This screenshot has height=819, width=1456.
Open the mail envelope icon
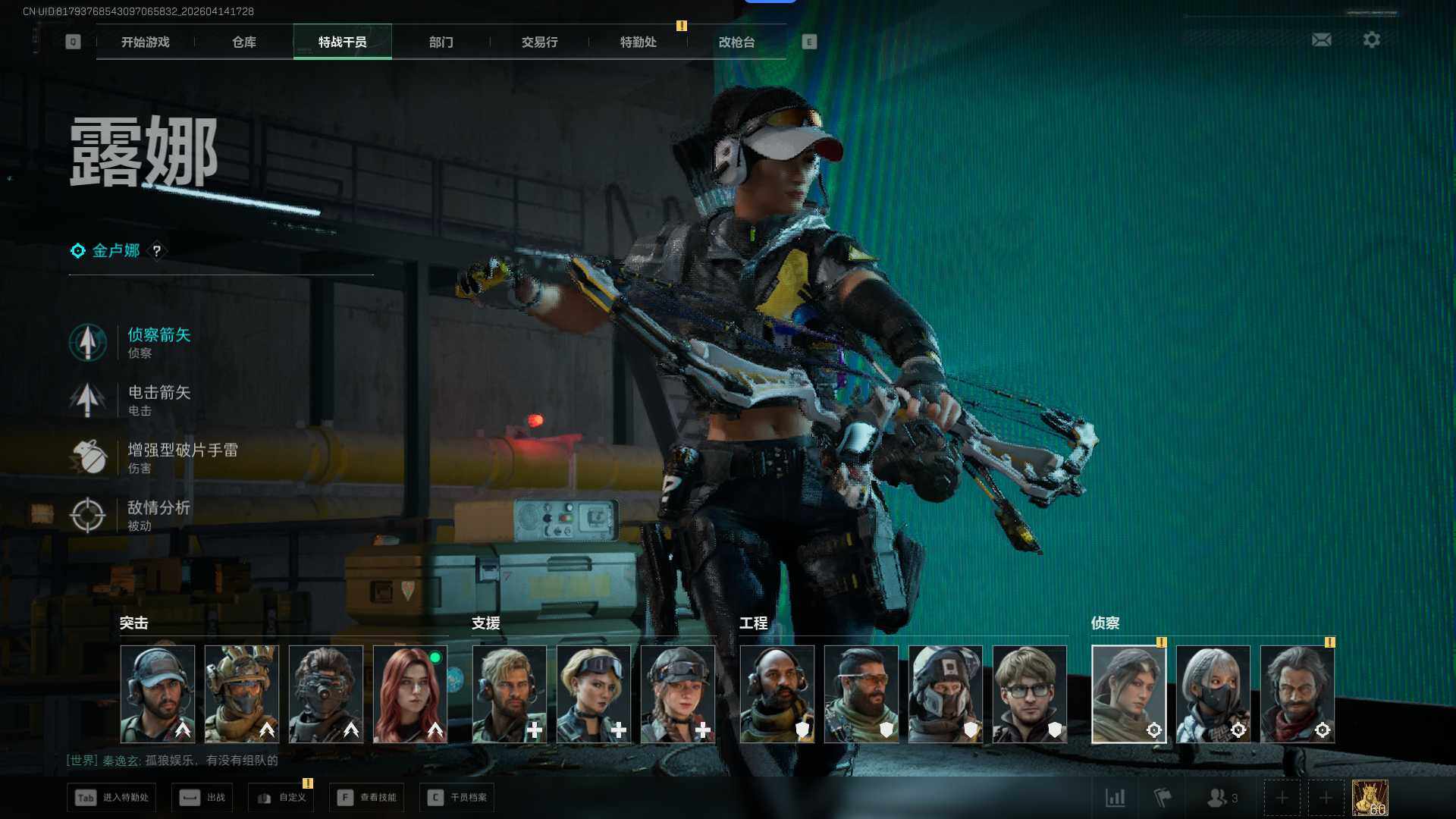[x=1321, y=40]
